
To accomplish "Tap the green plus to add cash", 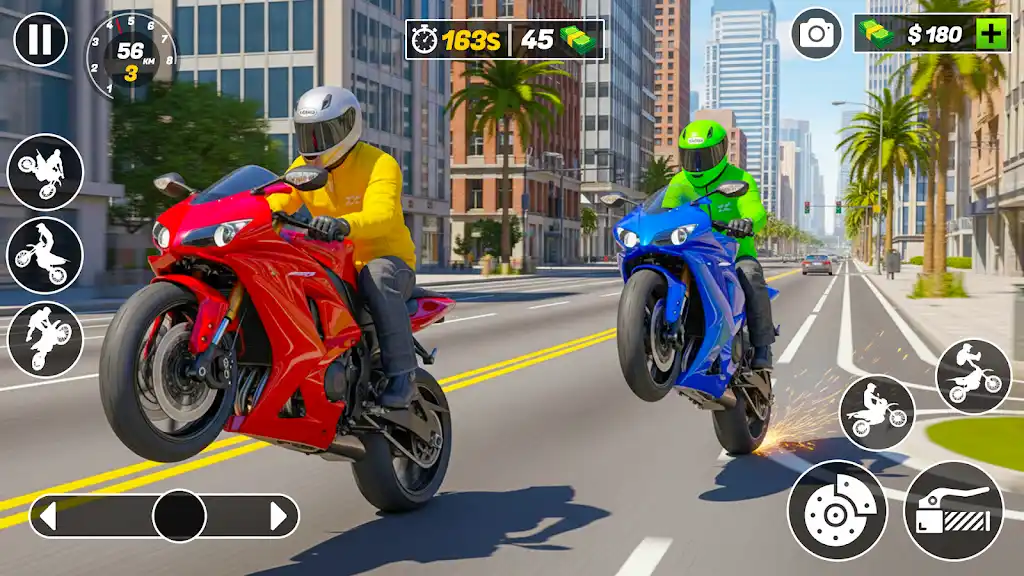I will pos(991,34).
